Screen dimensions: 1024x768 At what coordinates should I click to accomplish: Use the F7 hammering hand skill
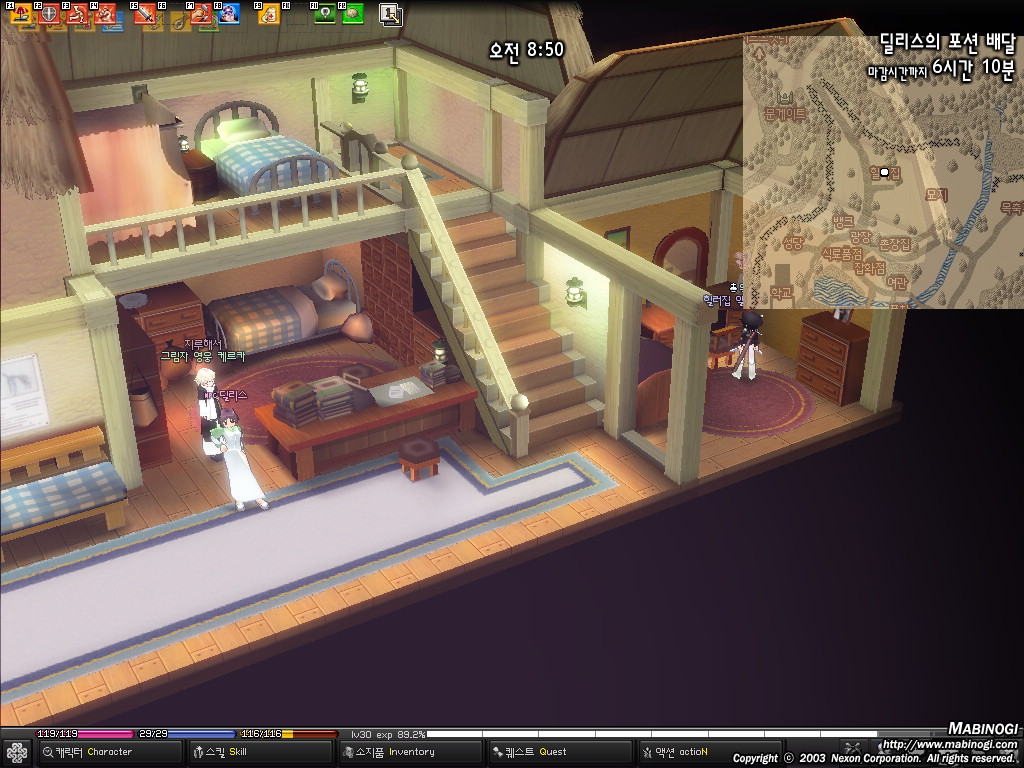(x=201, y=14)
